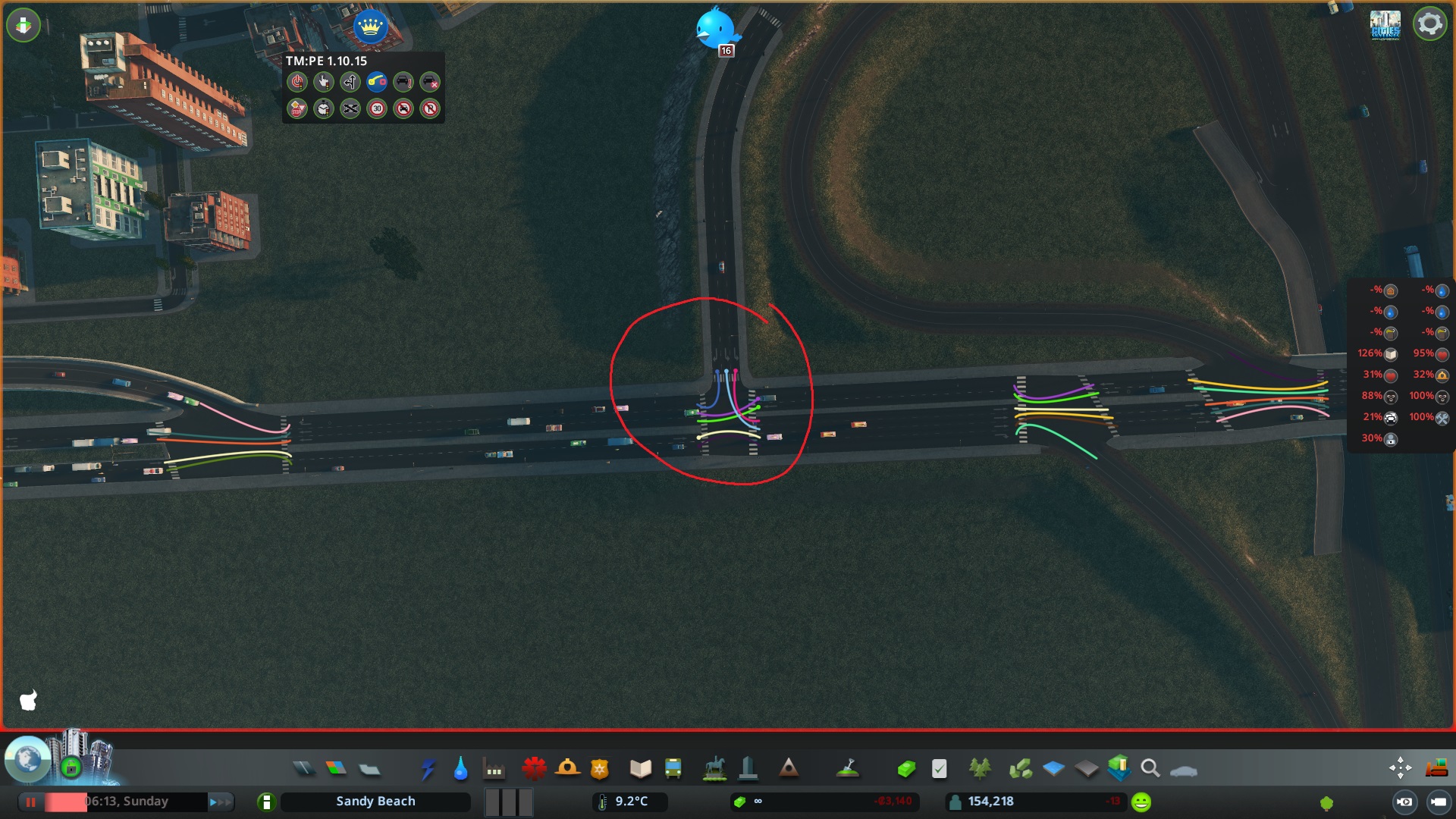
Task: Enable the vehicle restrictions no-car toggle
Action: [x=403, y=109]
